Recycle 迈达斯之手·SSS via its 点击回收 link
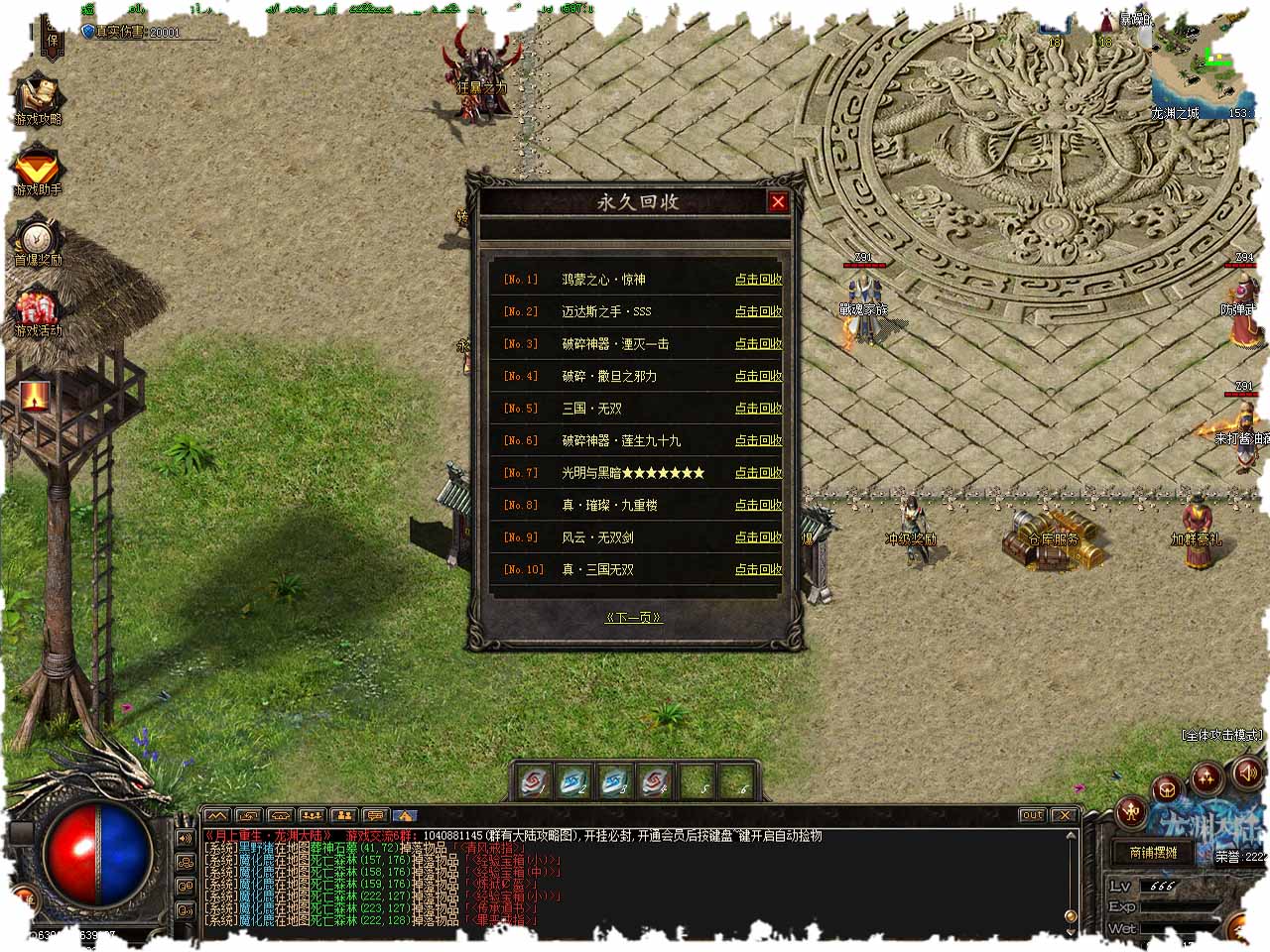The image size is (1270, 952). [758, 311]
